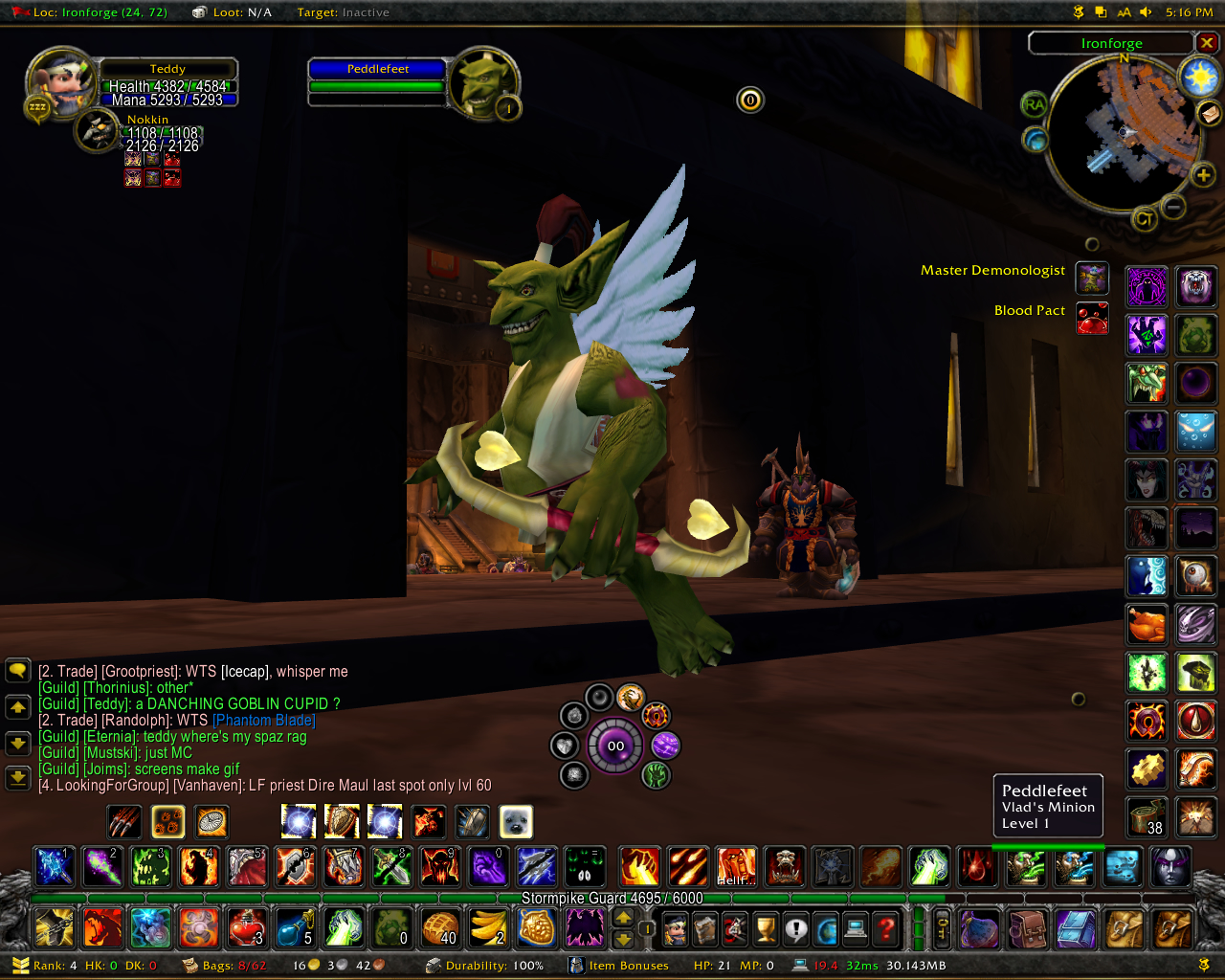Open the red question mark help button

coord(887,927)
